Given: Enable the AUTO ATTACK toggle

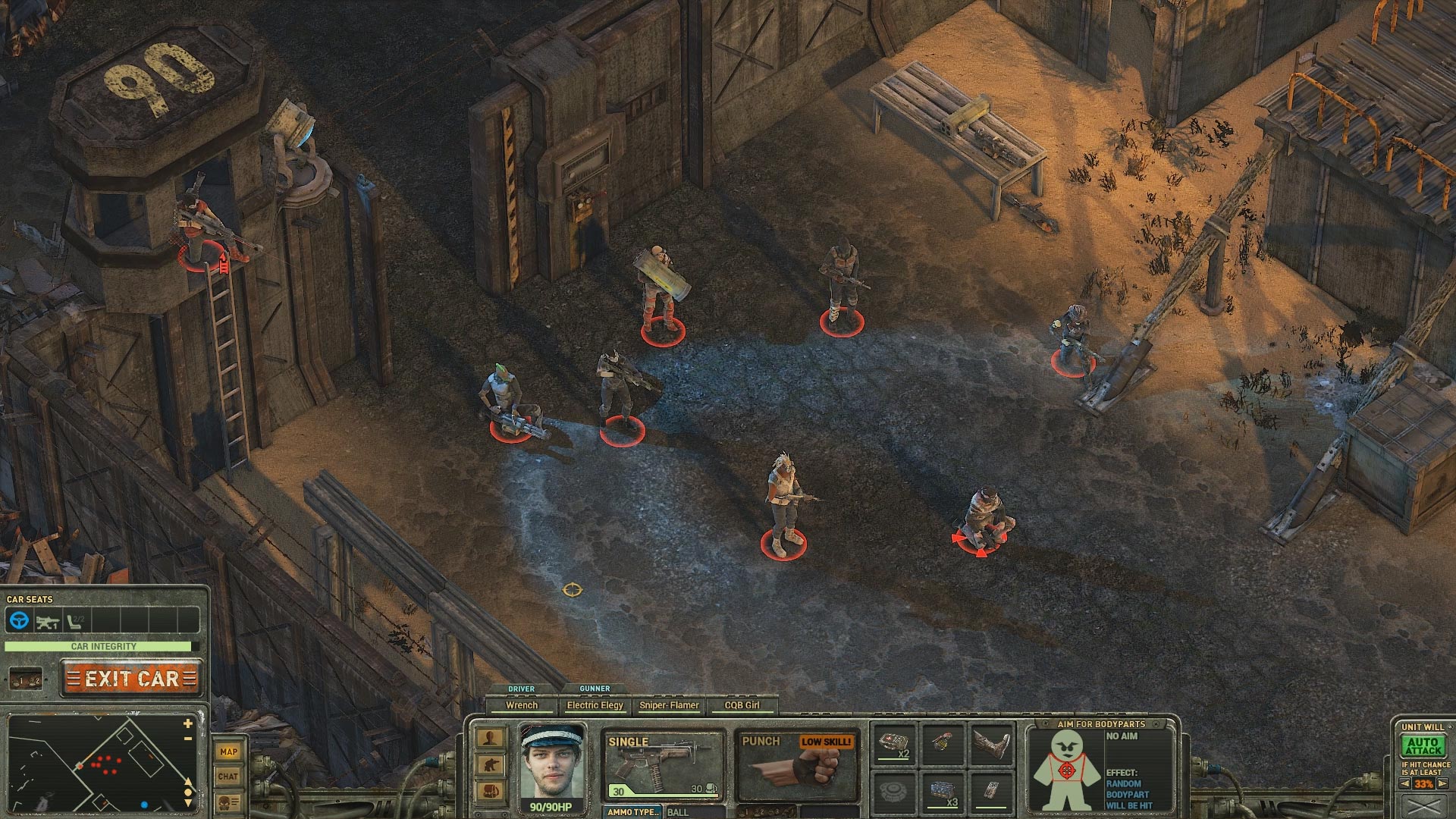Looking at the screenshot, I should [1423, 745].
